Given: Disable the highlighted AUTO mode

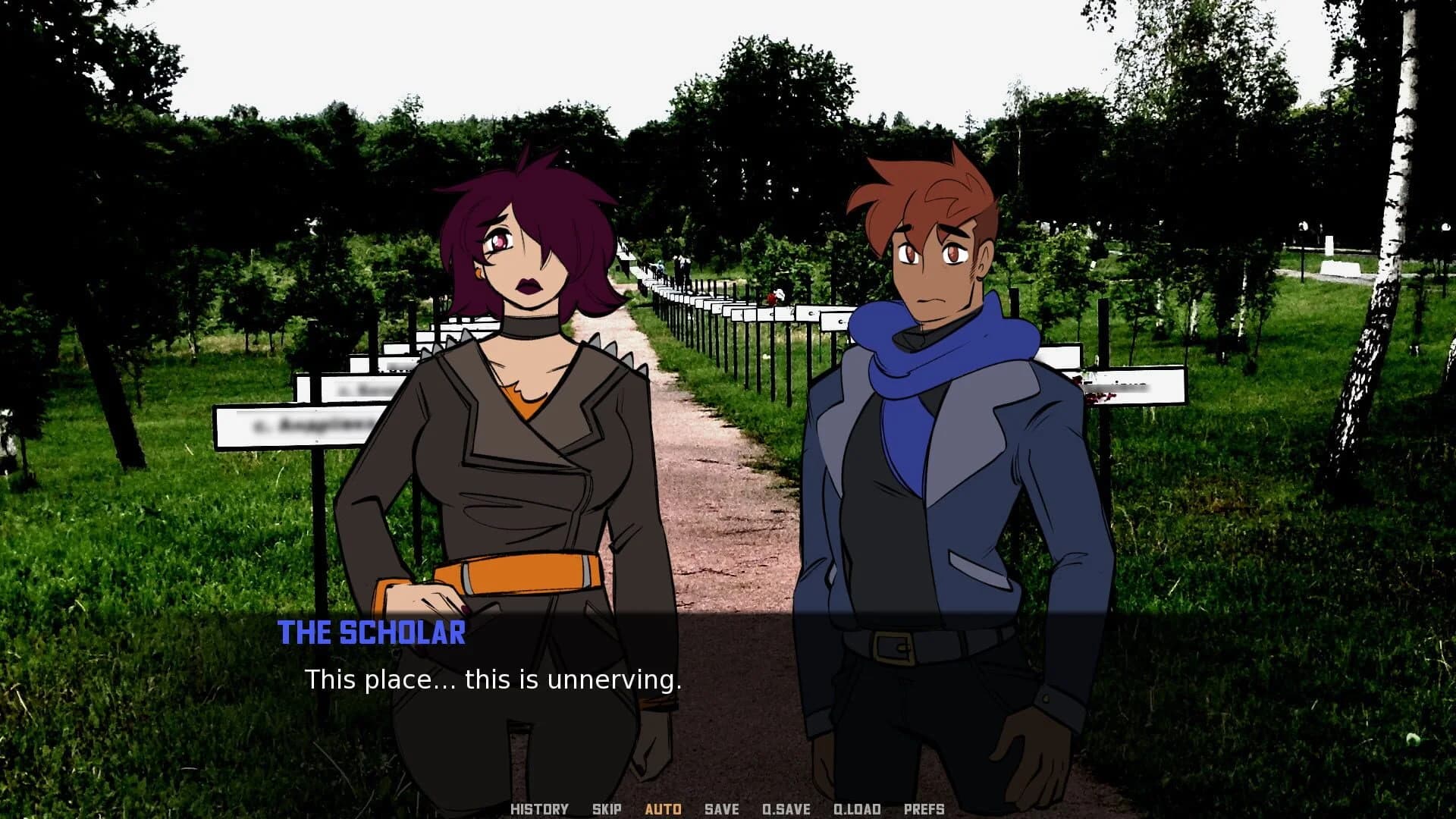Looking at the screenshot, I should point(664,808).
